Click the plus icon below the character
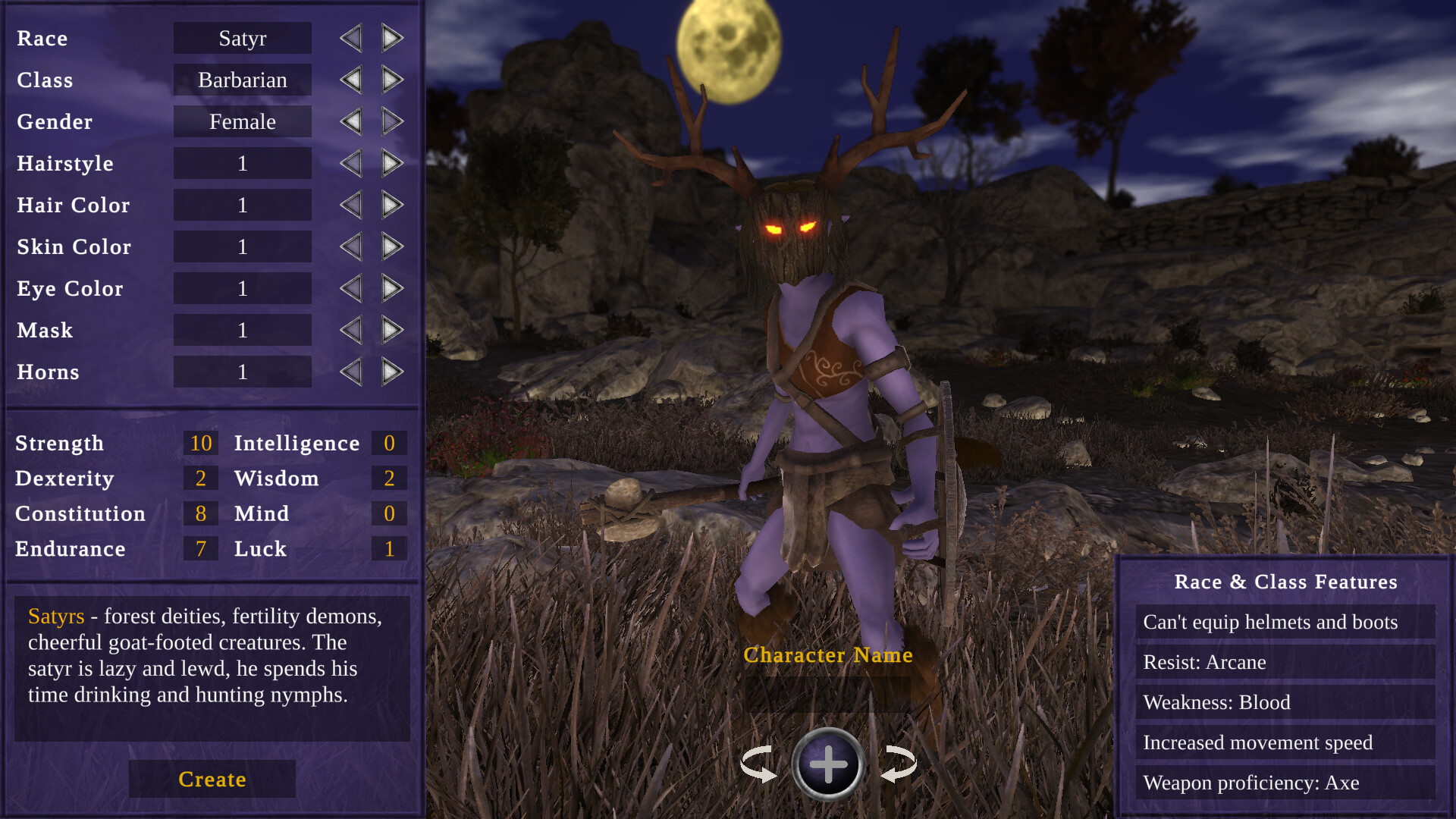 pos(828,764)
